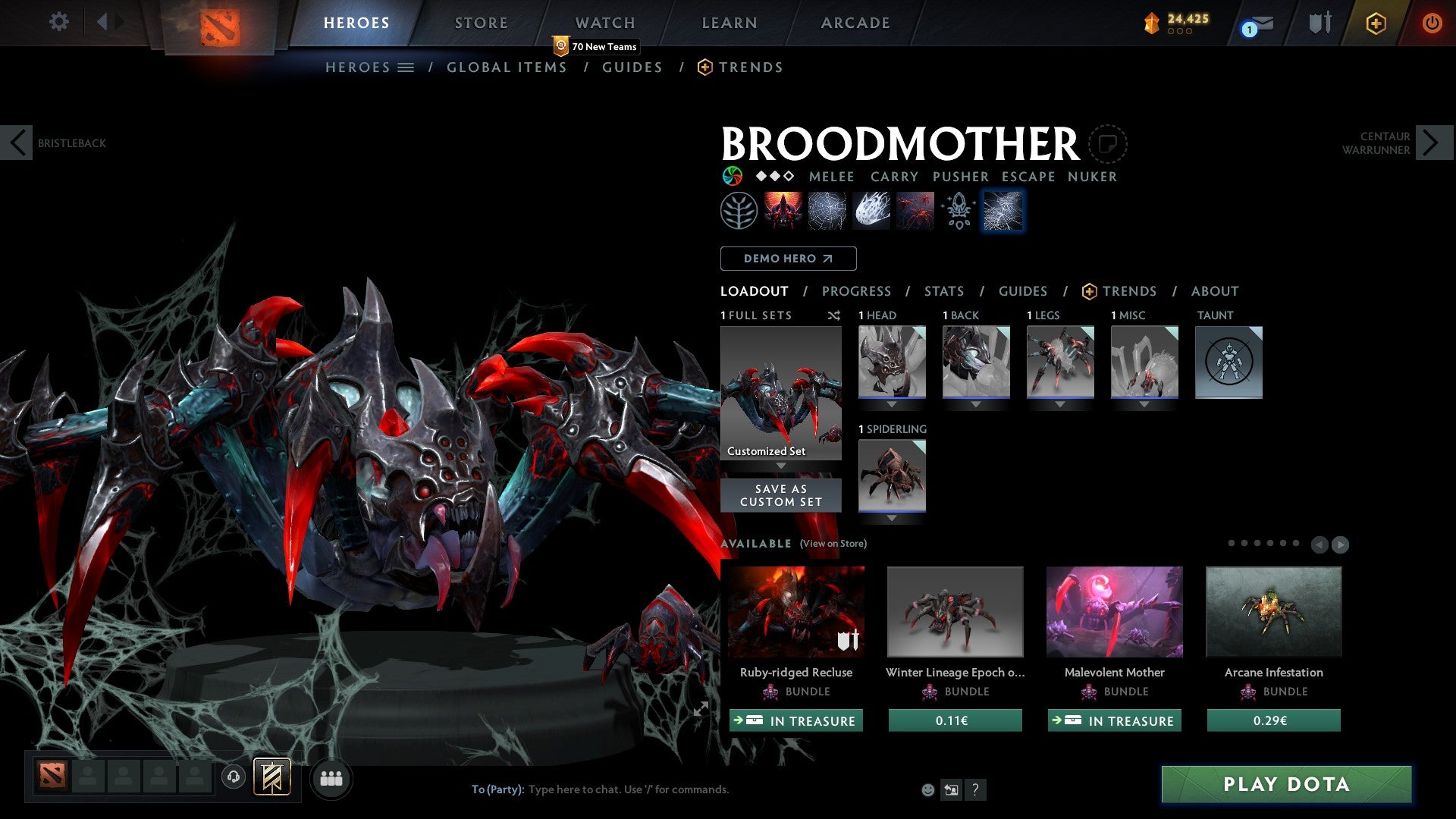
Task: Click the Spawn Spiderlings ability icon
Action: (915, 210)
